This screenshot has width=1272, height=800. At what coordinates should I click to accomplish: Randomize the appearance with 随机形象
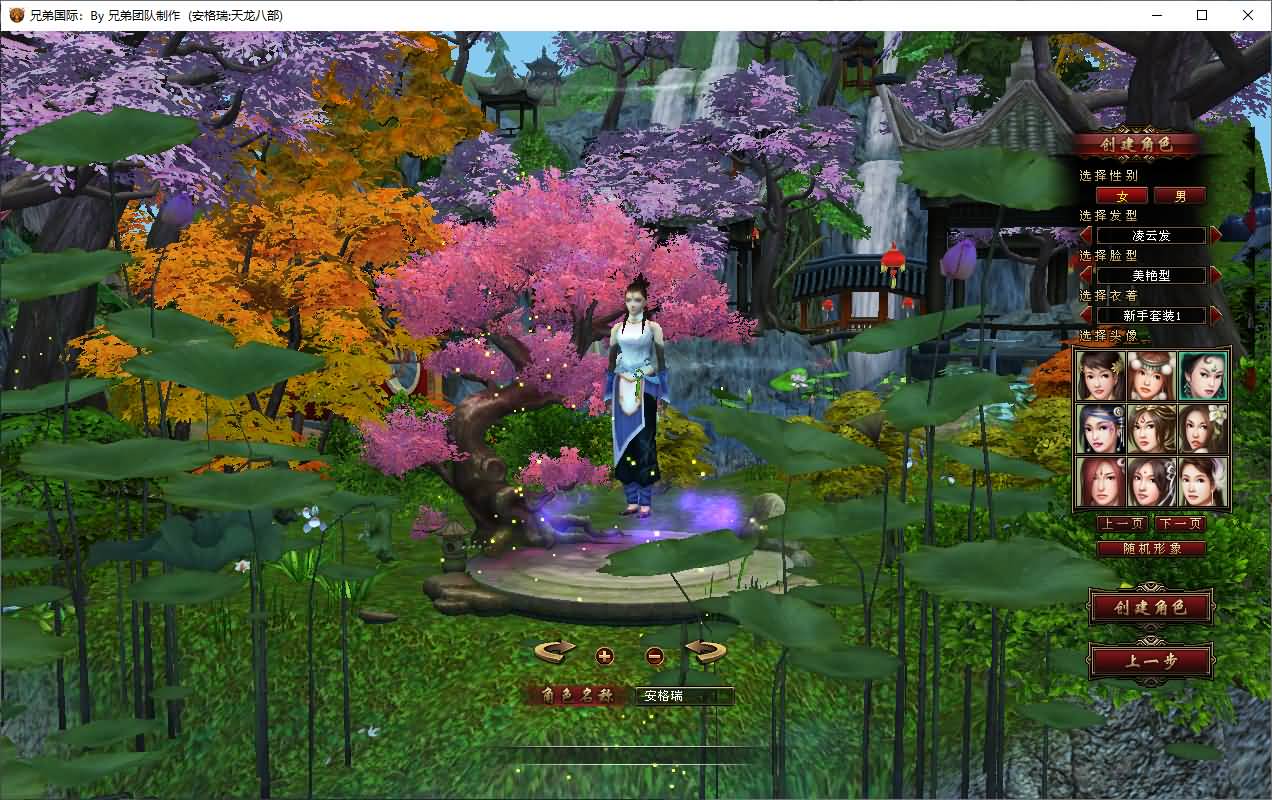pyautogui.click(x=1151, y=548)
